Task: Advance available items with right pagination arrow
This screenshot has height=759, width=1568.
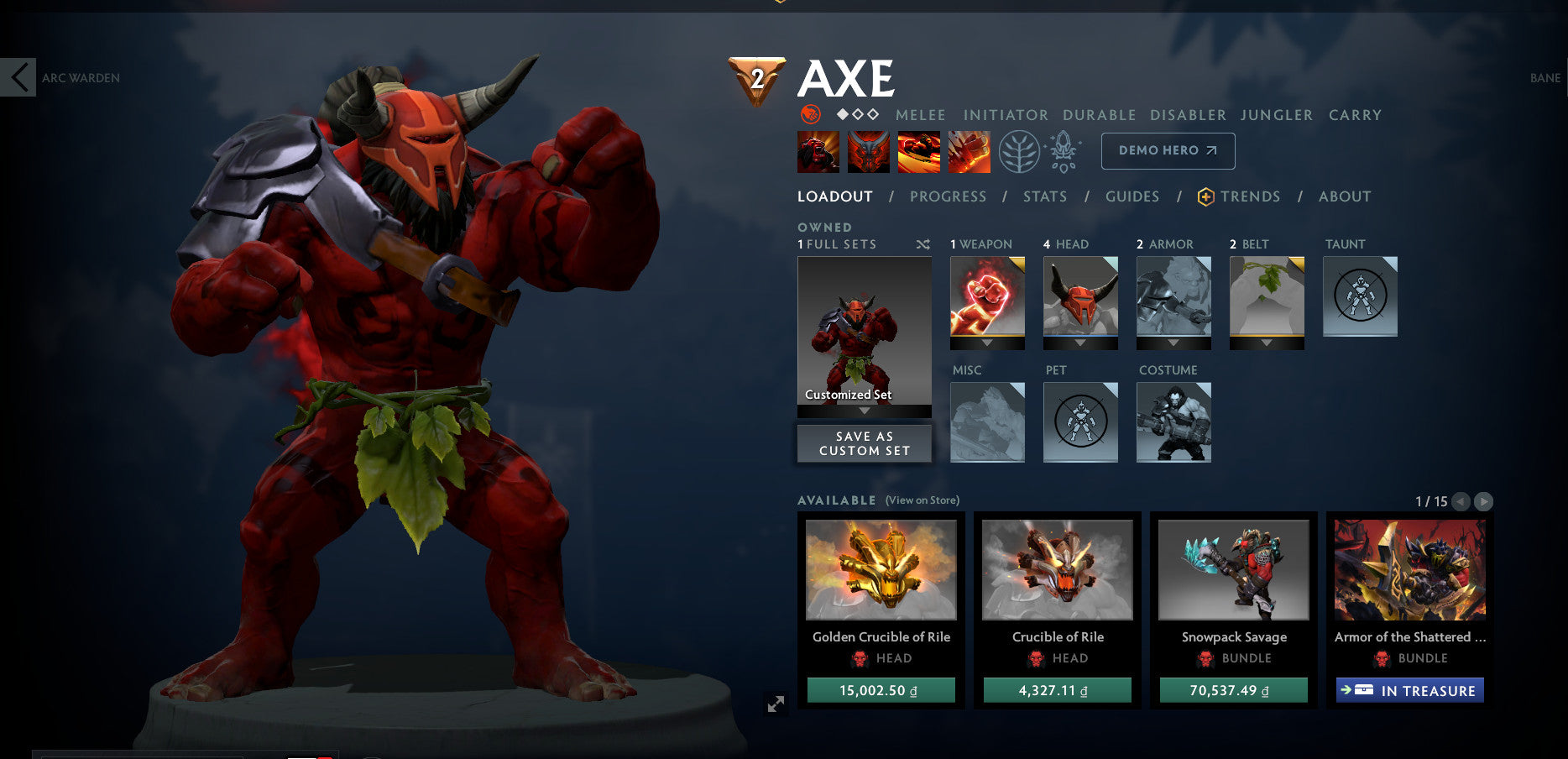Action: 1482,501
